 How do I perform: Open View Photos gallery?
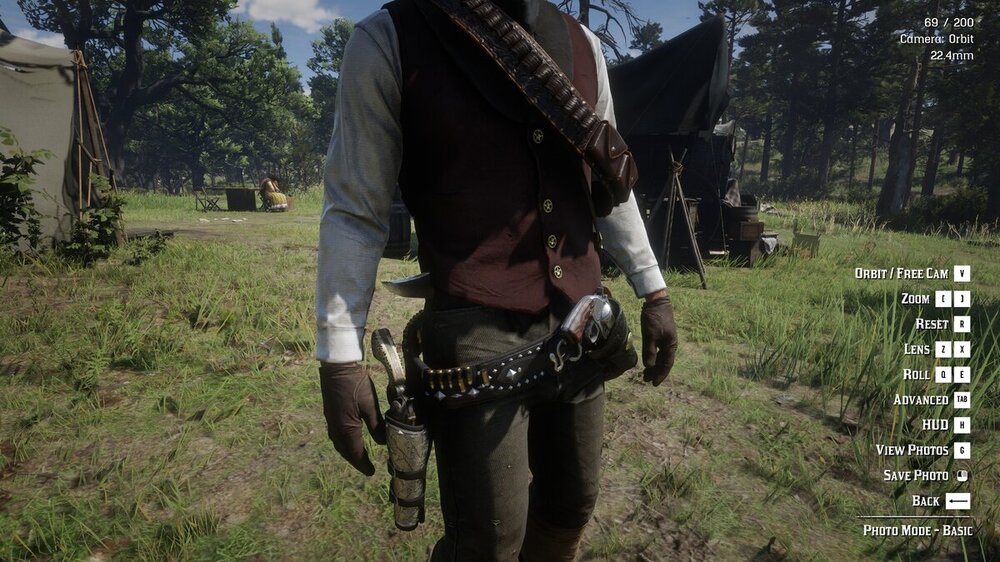[912, 450]
